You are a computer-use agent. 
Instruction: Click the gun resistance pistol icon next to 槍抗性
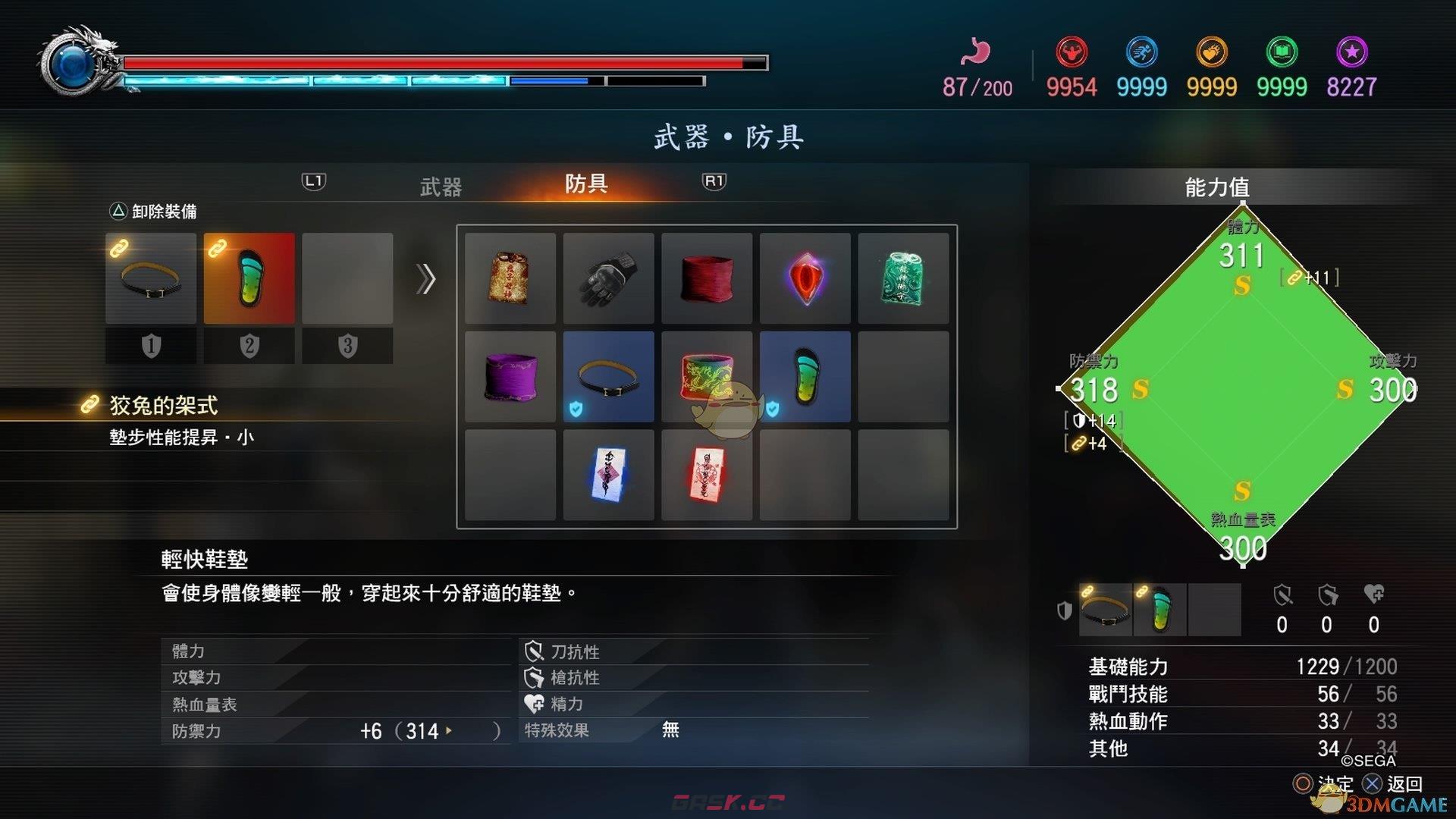(535, 677)
